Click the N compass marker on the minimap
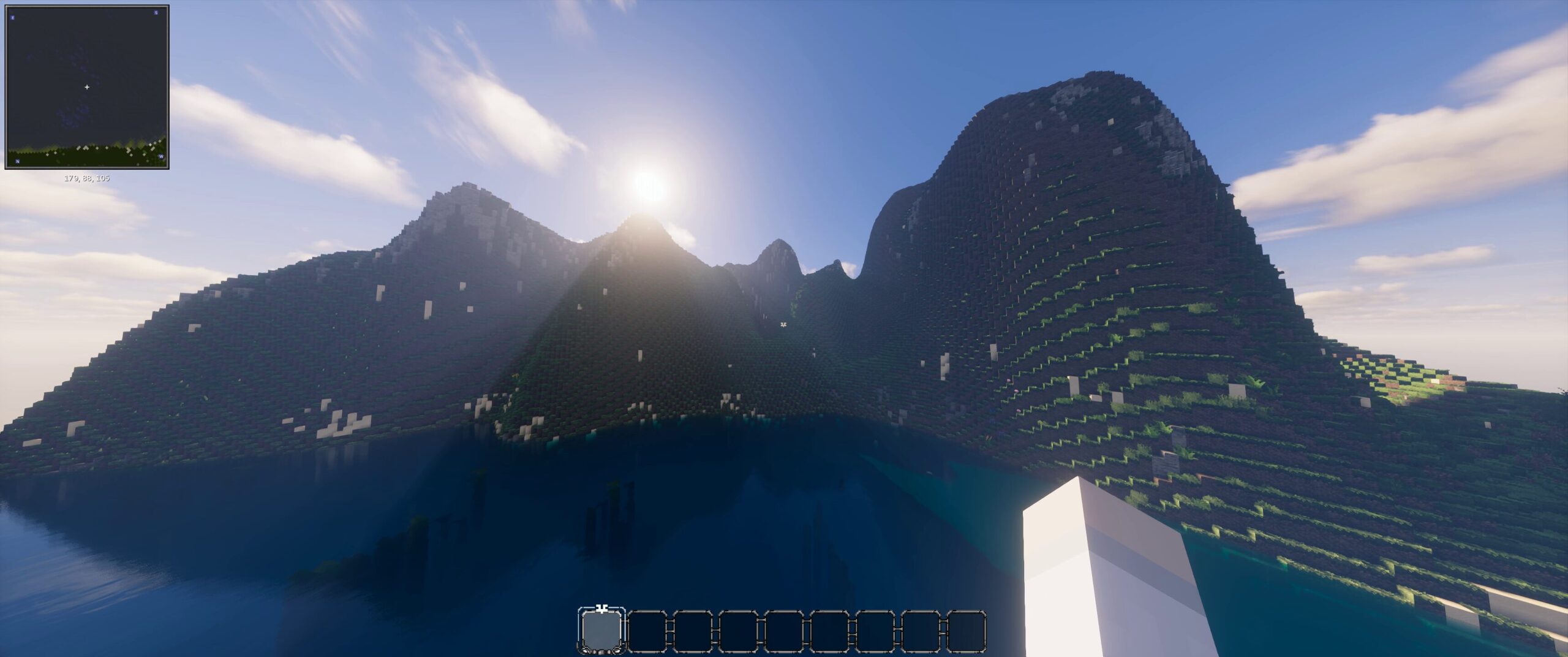Viewport: 1568px width, 657px height. pos(18,161)
